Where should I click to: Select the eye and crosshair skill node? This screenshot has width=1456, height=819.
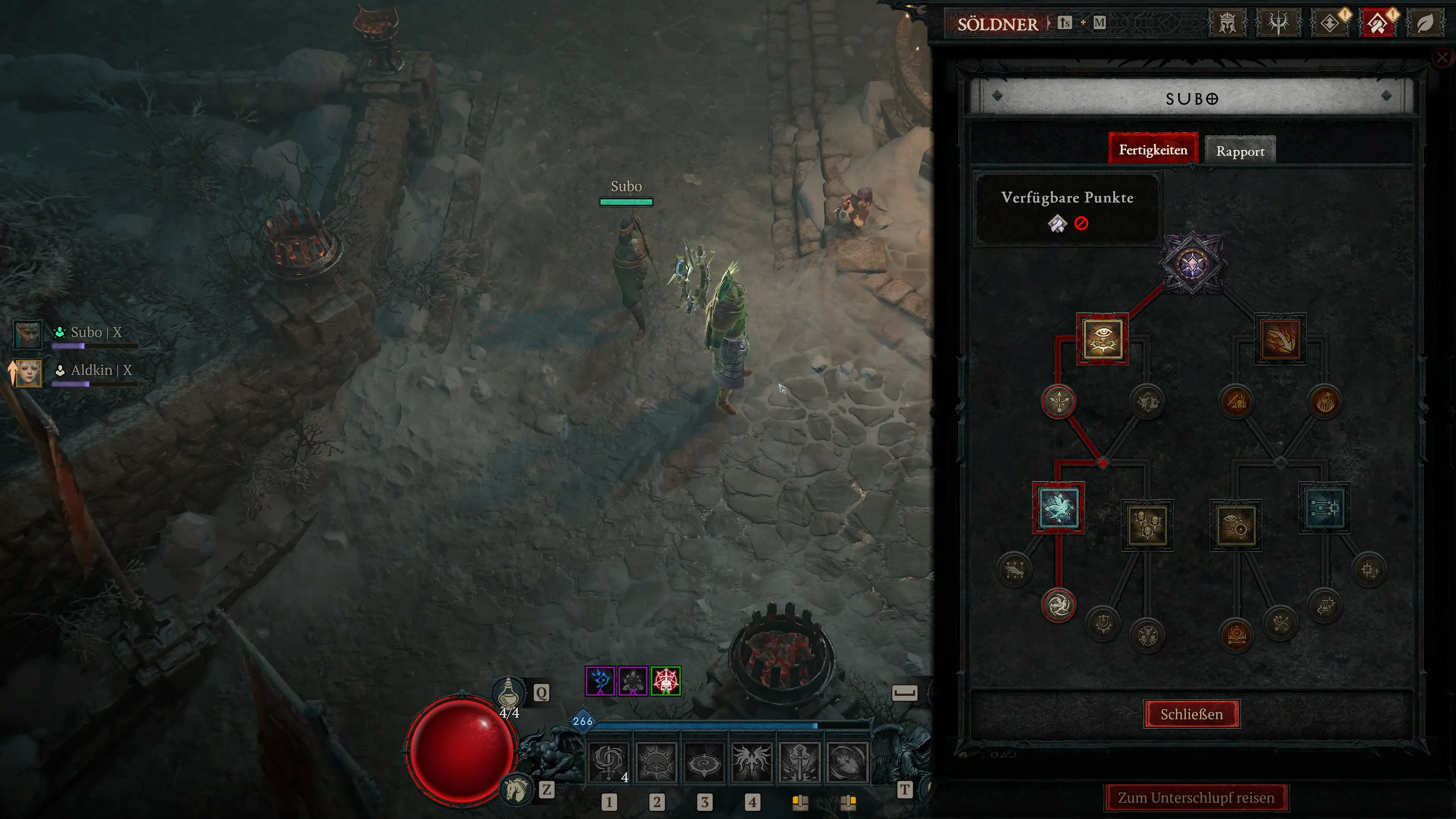click(1236, 525)
